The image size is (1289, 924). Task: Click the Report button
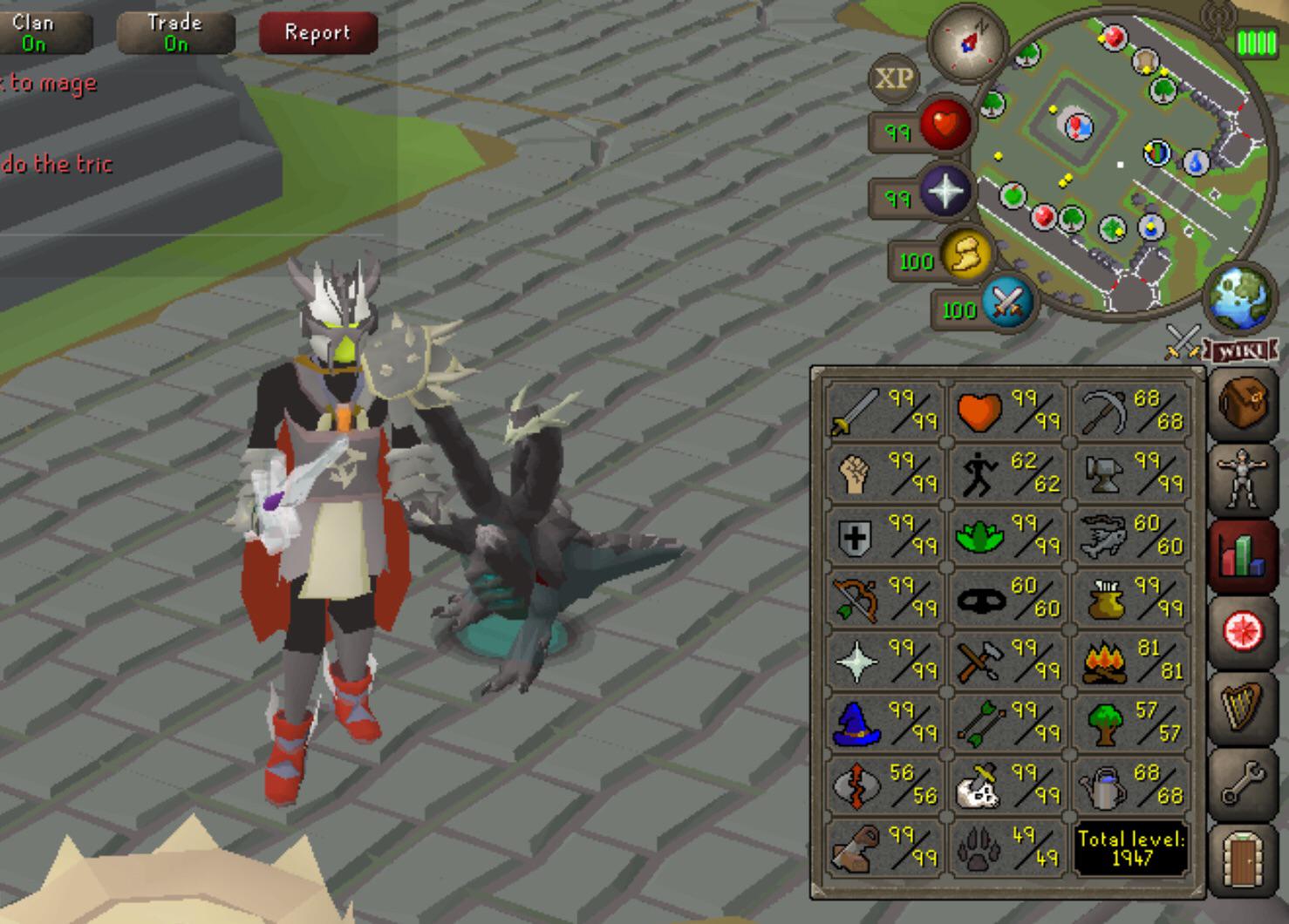[317, 34]
